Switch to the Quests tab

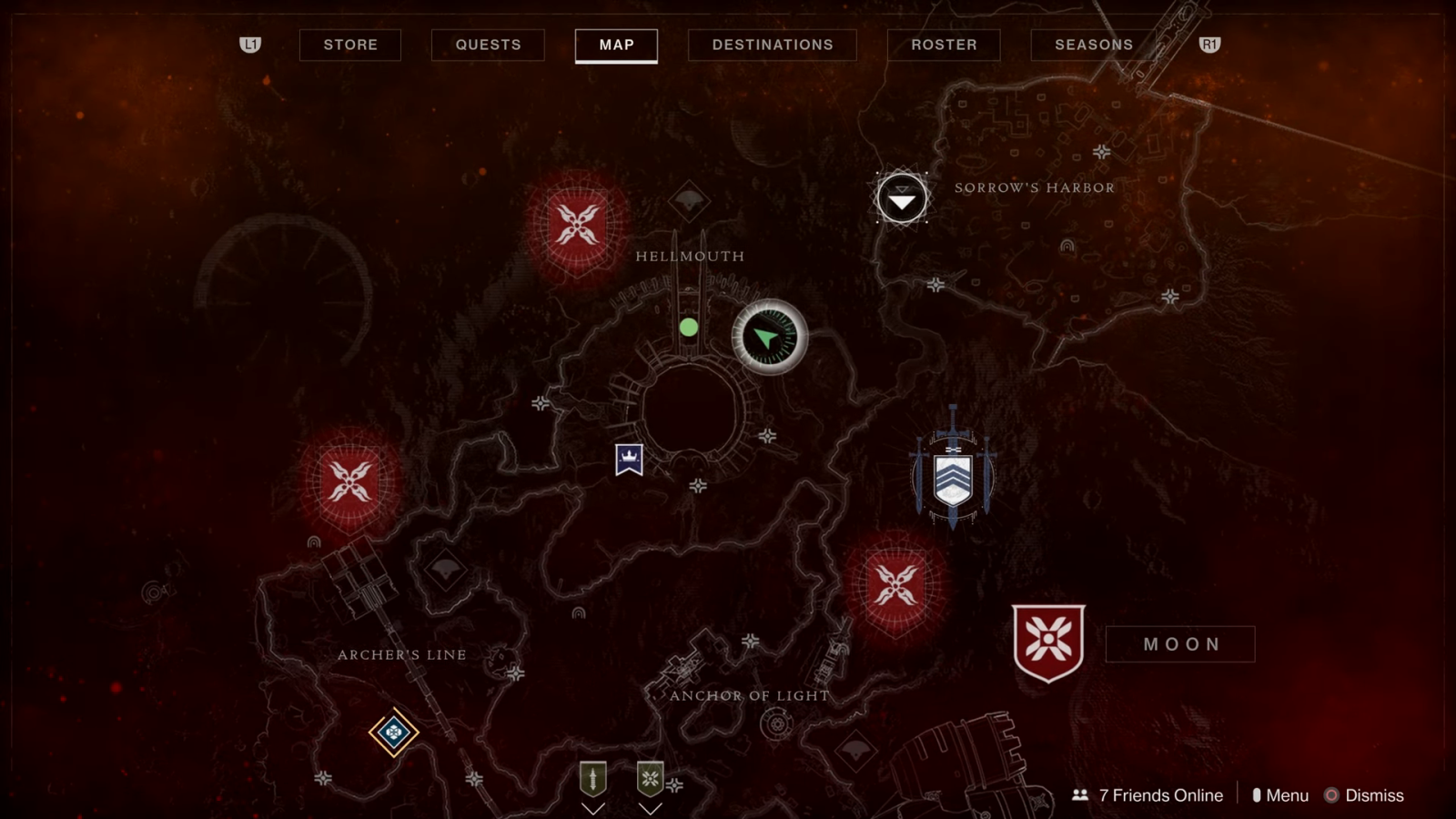click(x=488, y=45)
